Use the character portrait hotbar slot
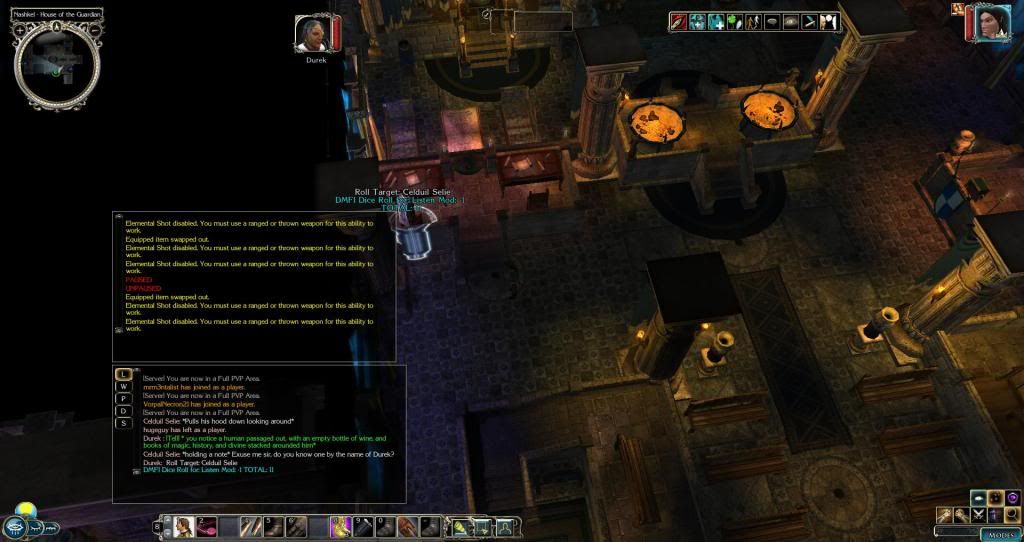The width and height of the screenshot is (1024, 542). pos(184,526)
